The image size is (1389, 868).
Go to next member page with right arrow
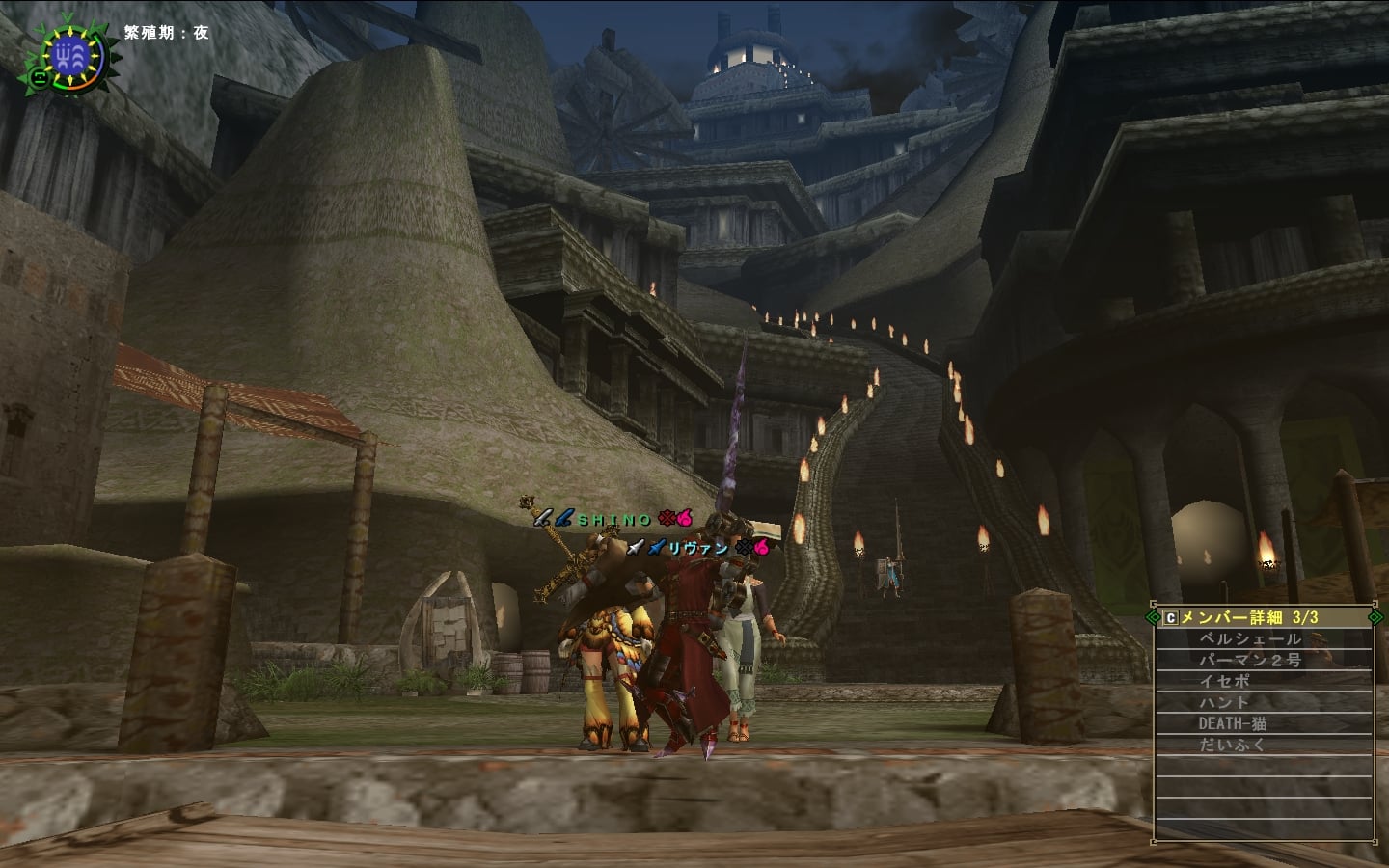point(1376,617)
